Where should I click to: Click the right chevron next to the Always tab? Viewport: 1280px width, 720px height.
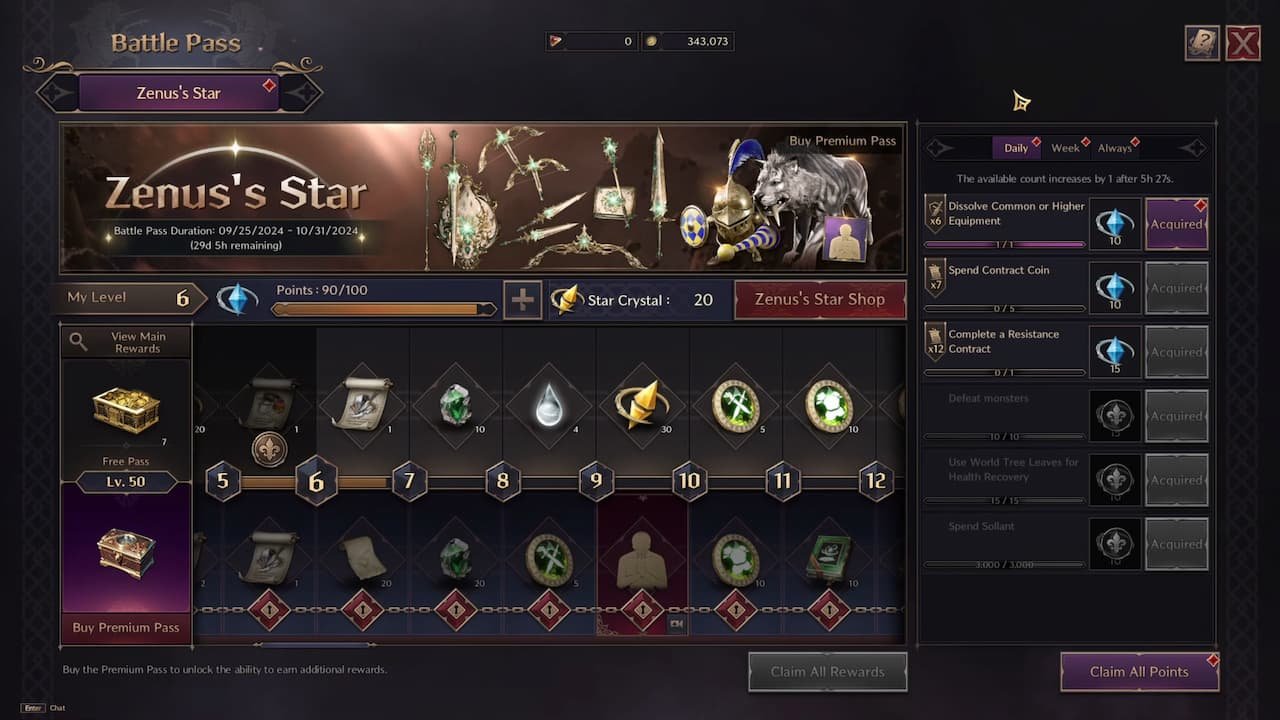[x=1190, y=147]
